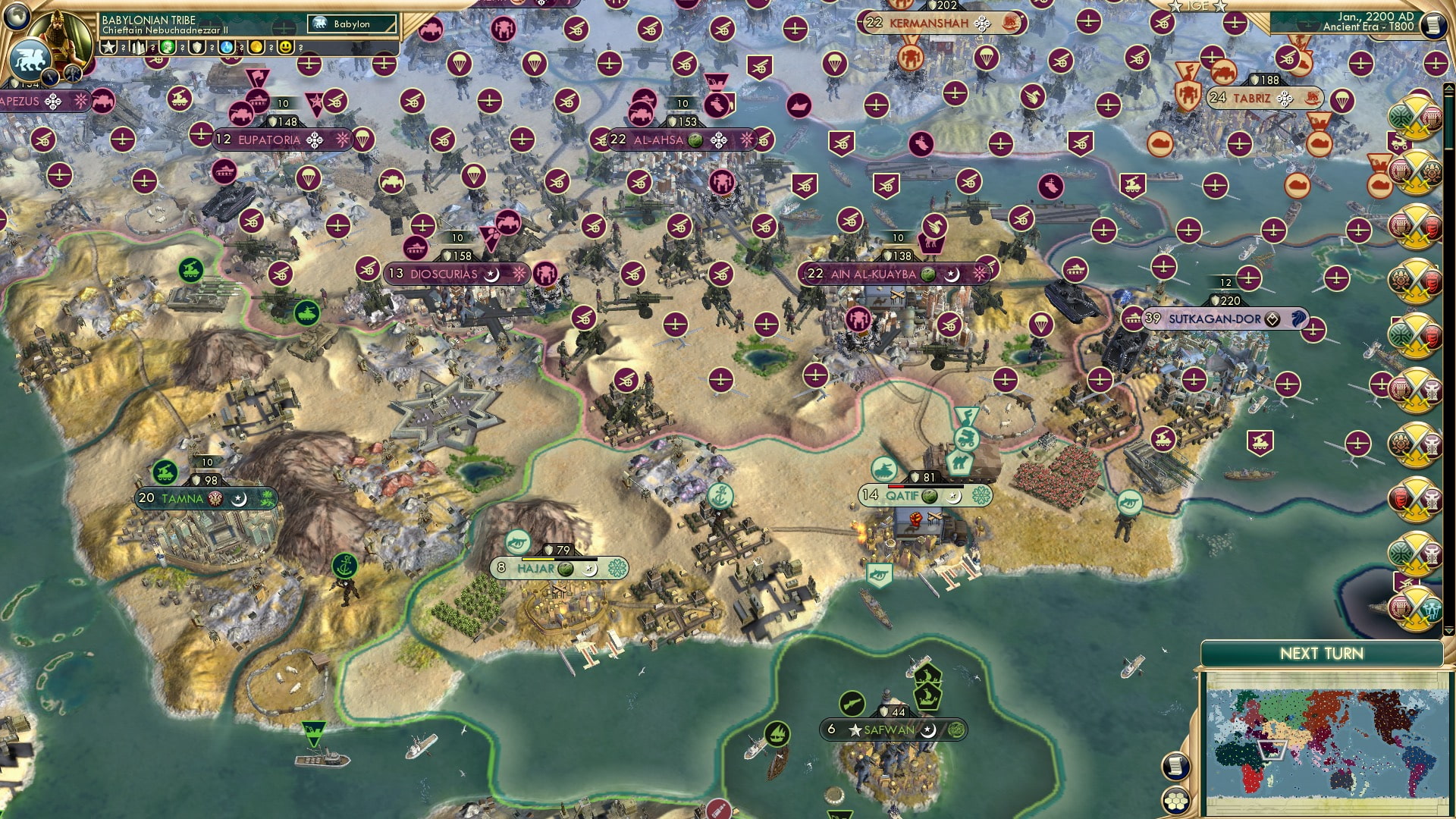Image resolution: width=1456 pixels, height=819 pixels.
Task: Click the star score icon in the stats bar
Action: (x=108, y=48)
